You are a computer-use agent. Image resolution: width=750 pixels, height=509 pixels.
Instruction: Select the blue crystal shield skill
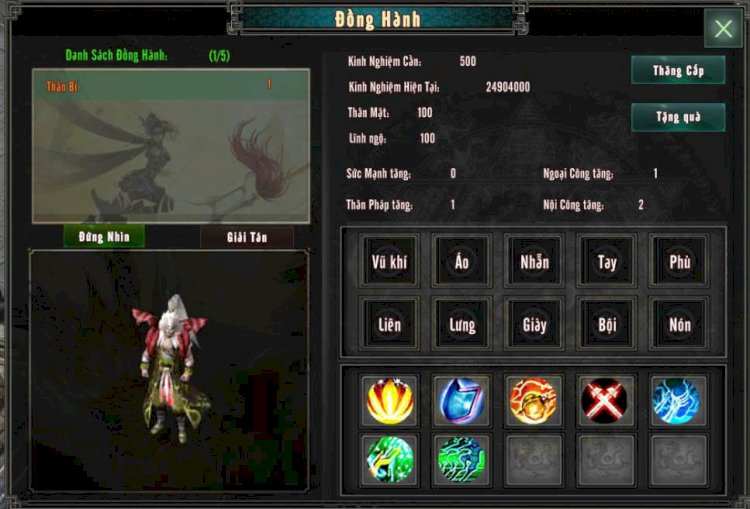(462, 400)
